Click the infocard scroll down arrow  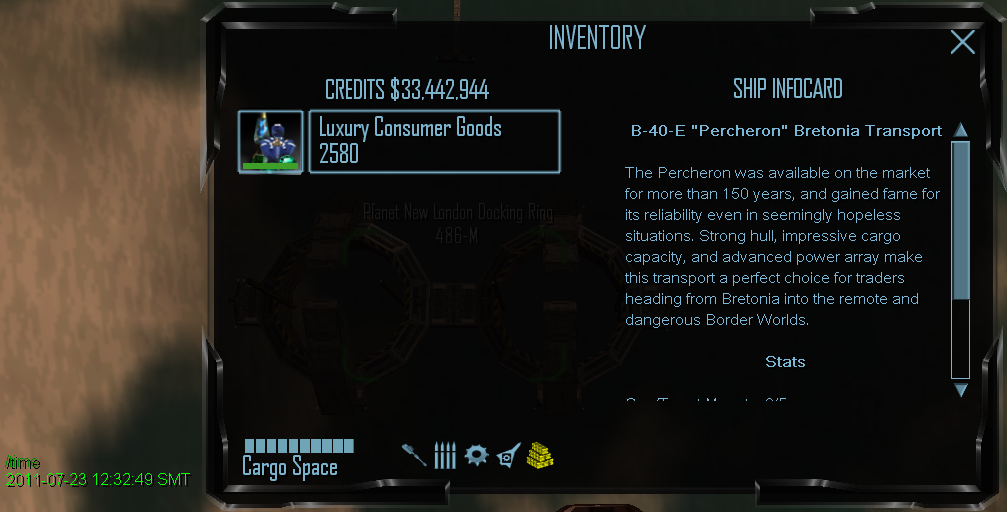[960, 390]
